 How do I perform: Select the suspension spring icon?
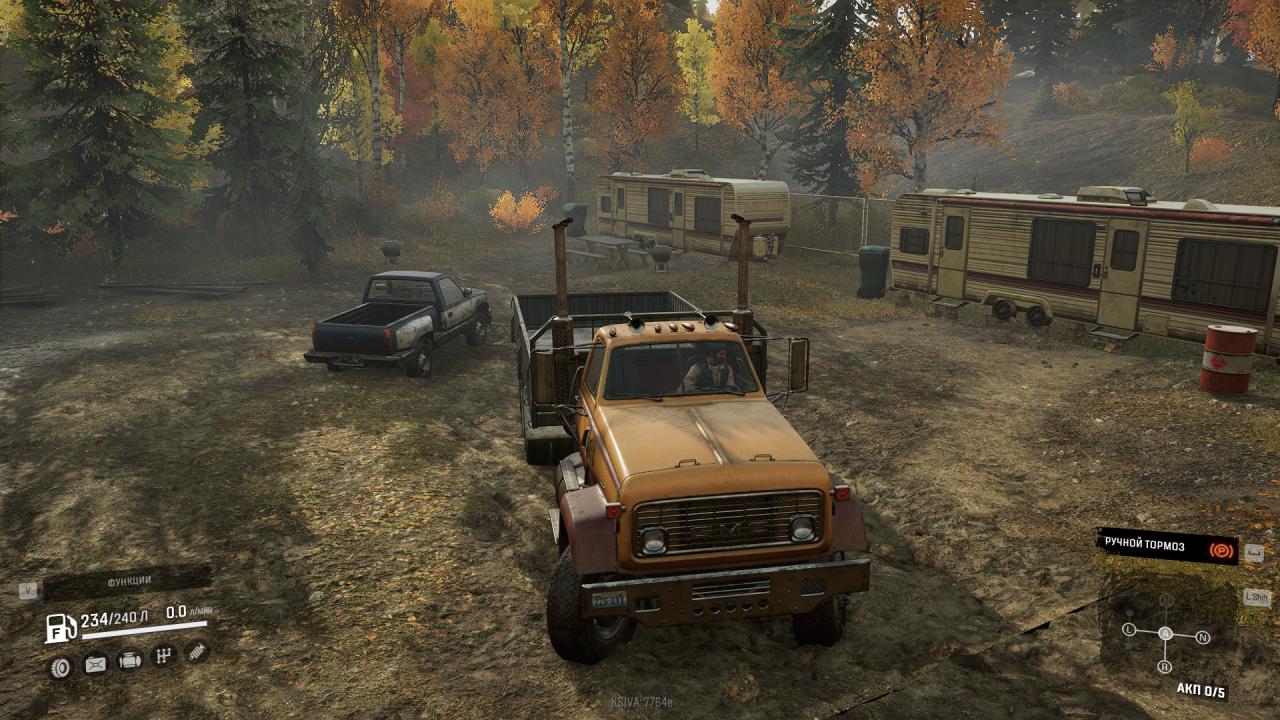pyautogui.click(x=198, y=652)
